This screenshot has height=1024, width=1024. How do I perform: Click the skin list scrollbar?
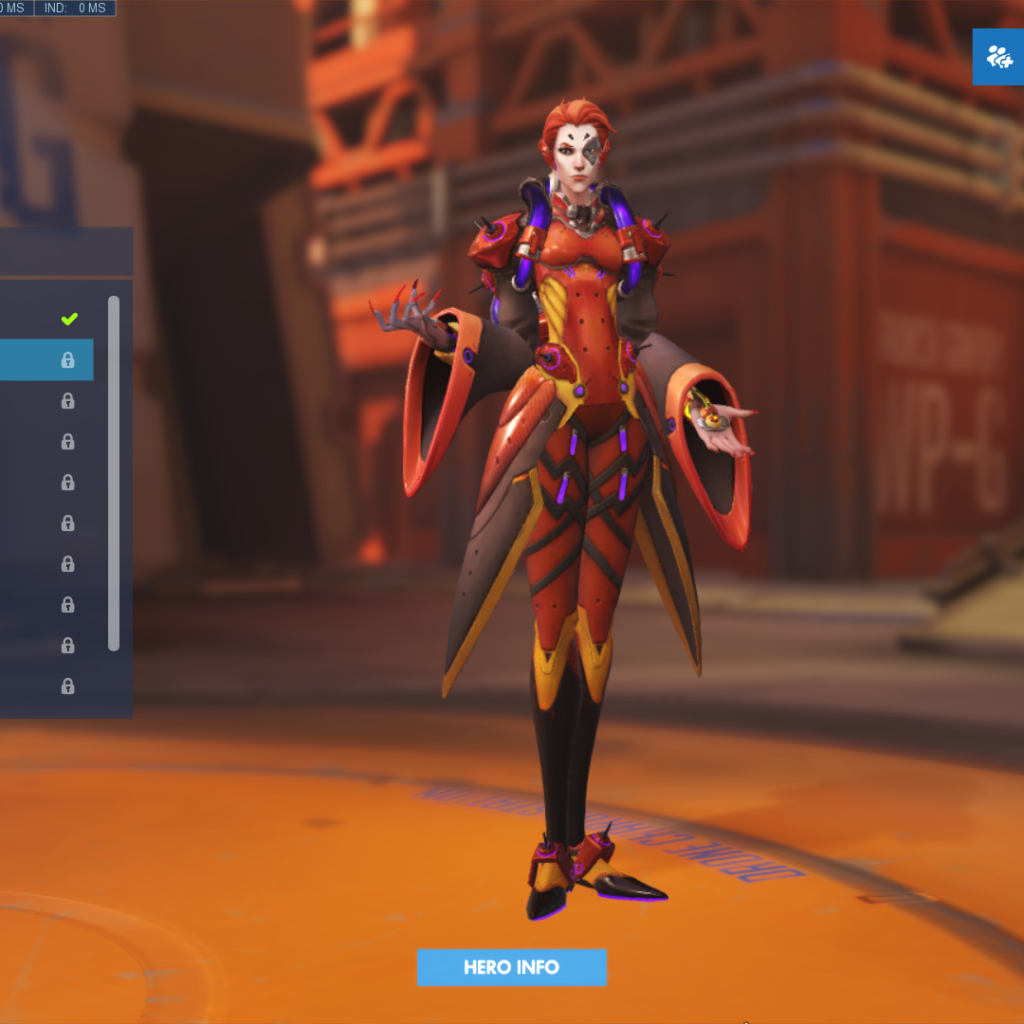click(x=114, y=472)
